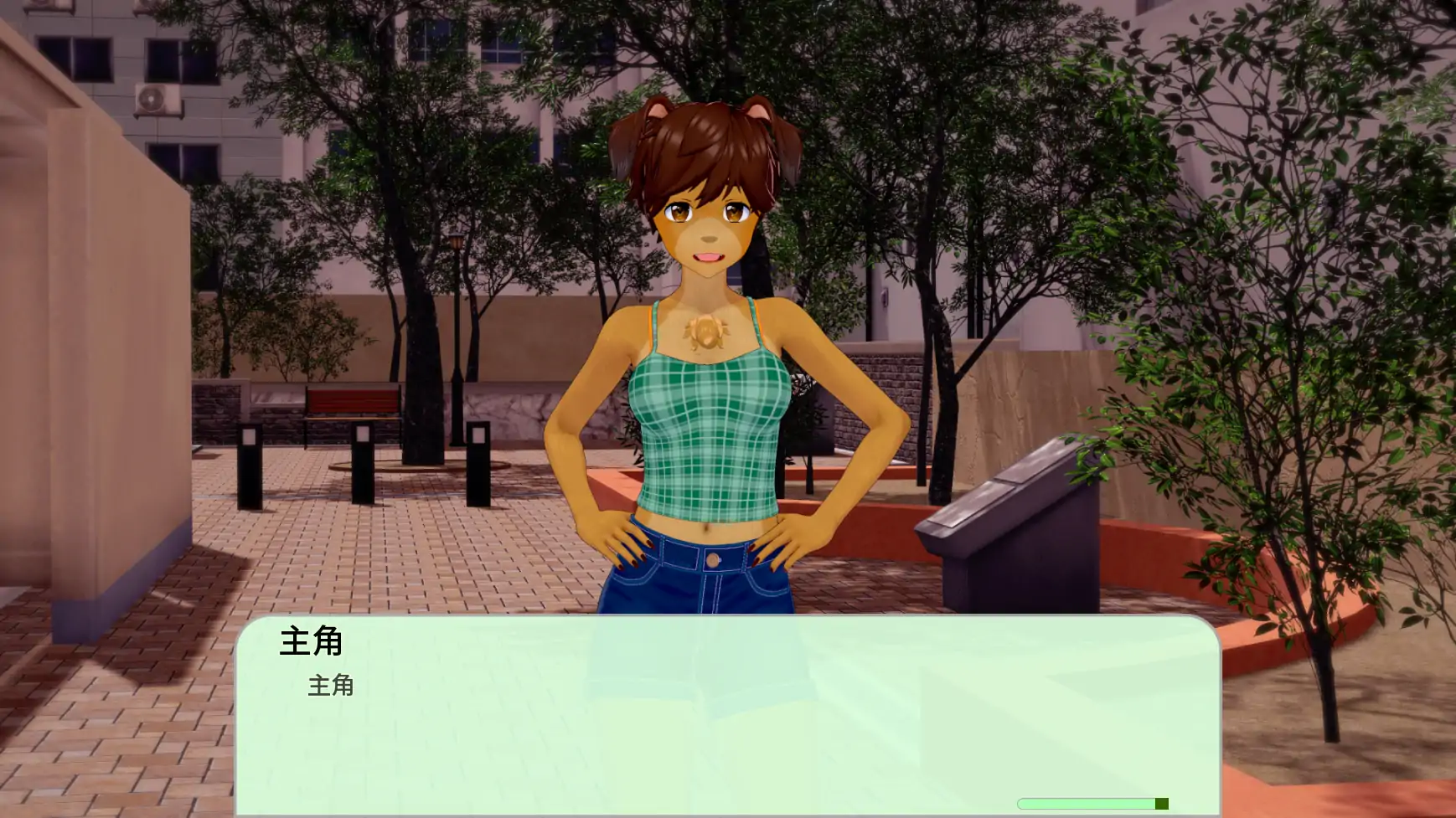
Task: Select the speaker name 主角
Action: click(x=311, y=643)
